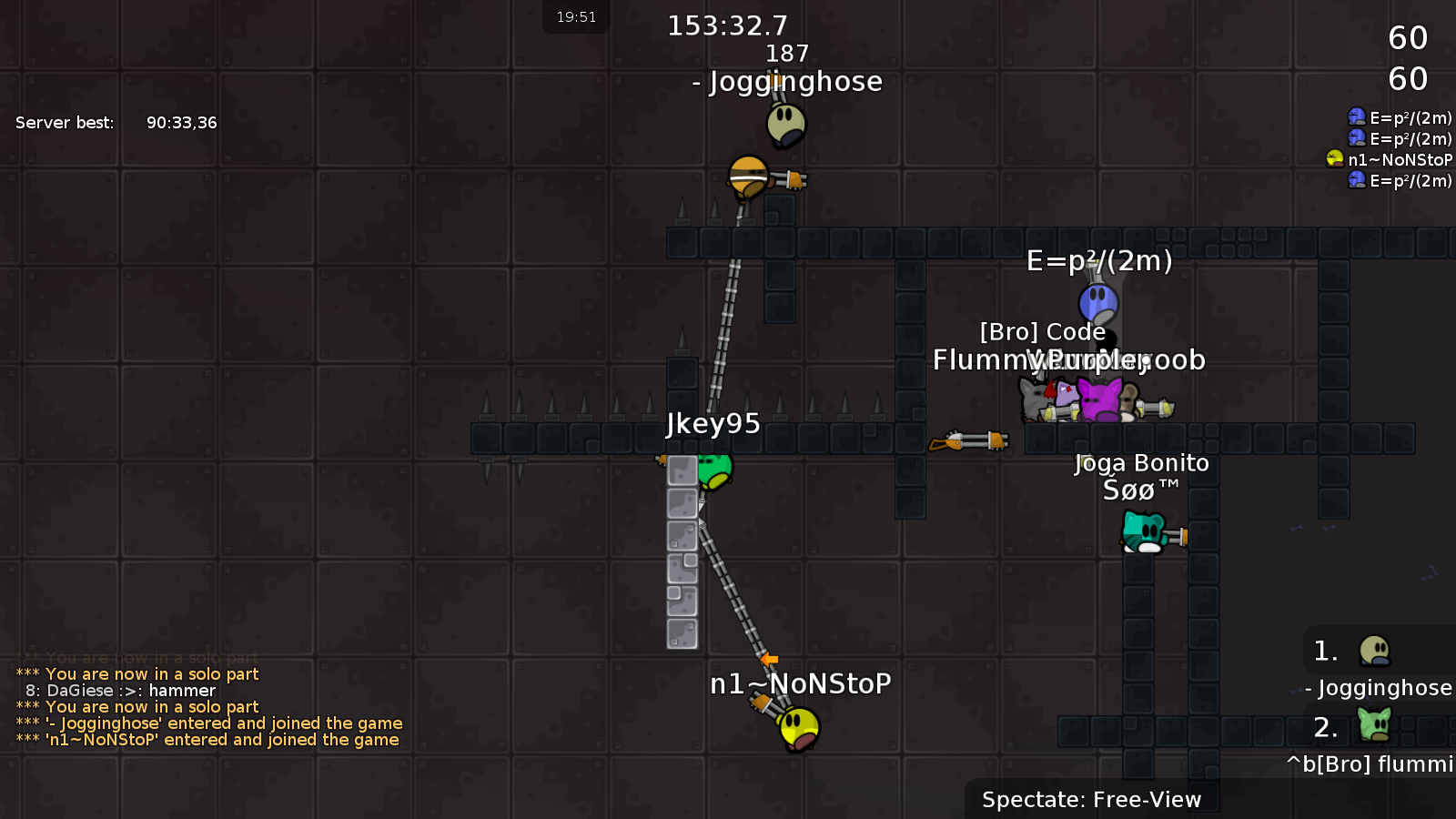1456x819 pixels.
Task: Click the gray Flummy tee in the huddled group
Action: tap(1031, 399)
